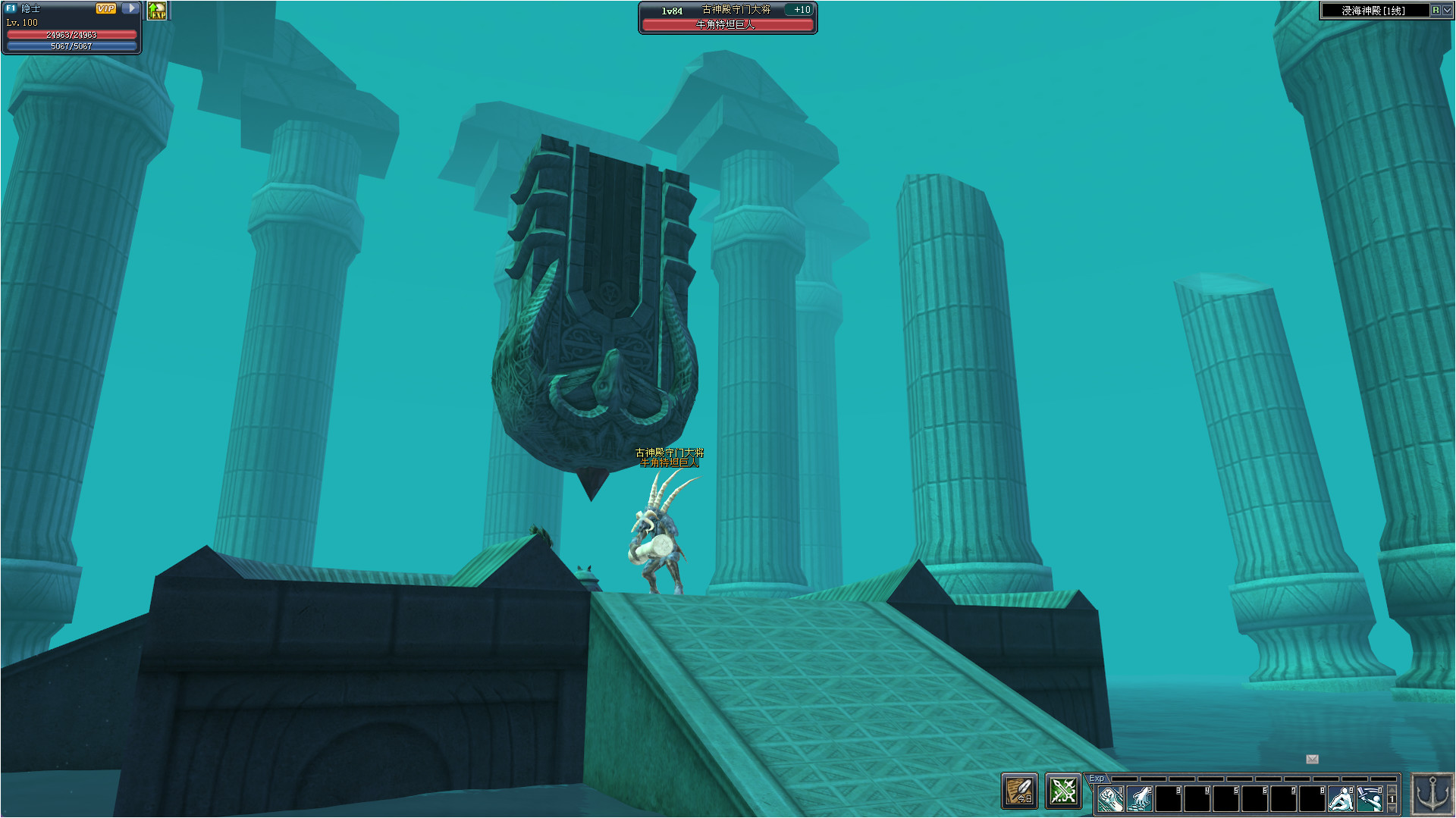Expand the character frame with the arrow button
Screen dimensions: 1456x818
click(129, 9)
